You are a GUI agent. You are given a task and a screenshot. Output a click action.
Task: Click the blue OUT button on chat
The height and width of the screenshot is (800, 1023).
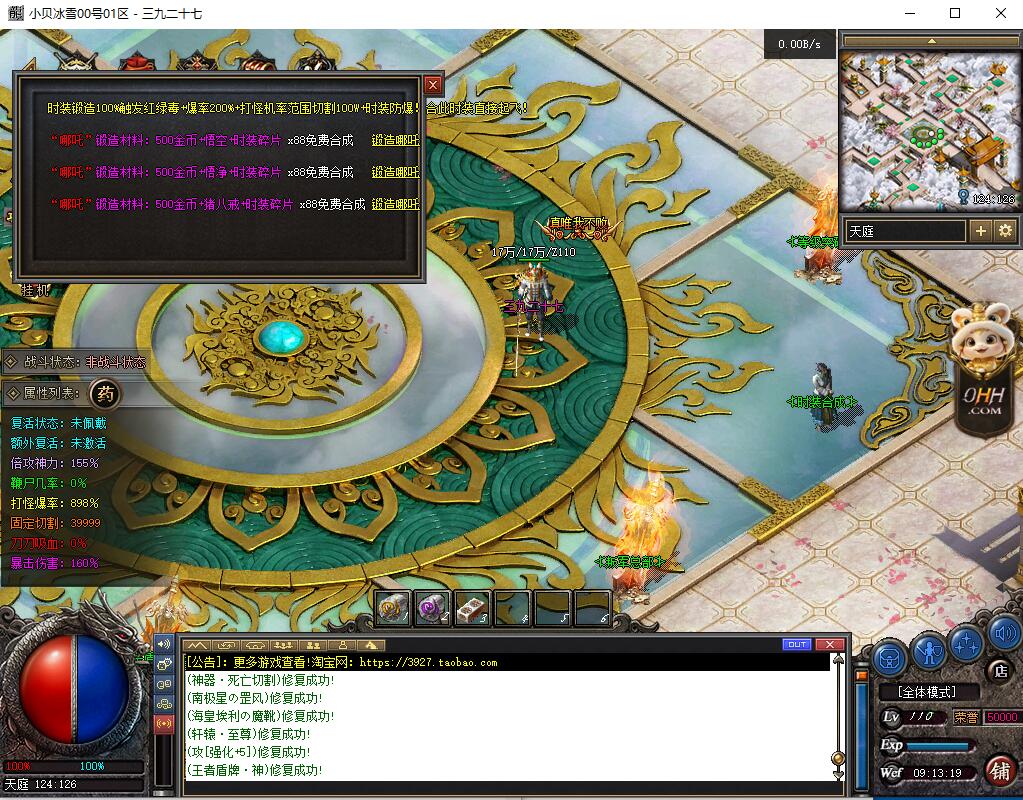[796, 644]
